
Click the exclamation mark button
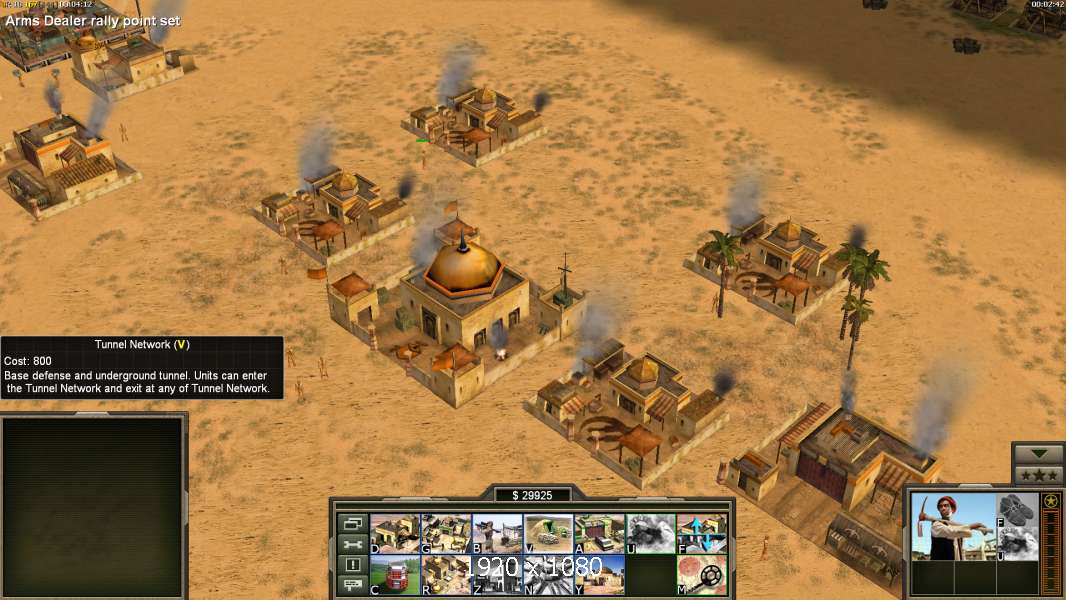(x=352, y=565)
